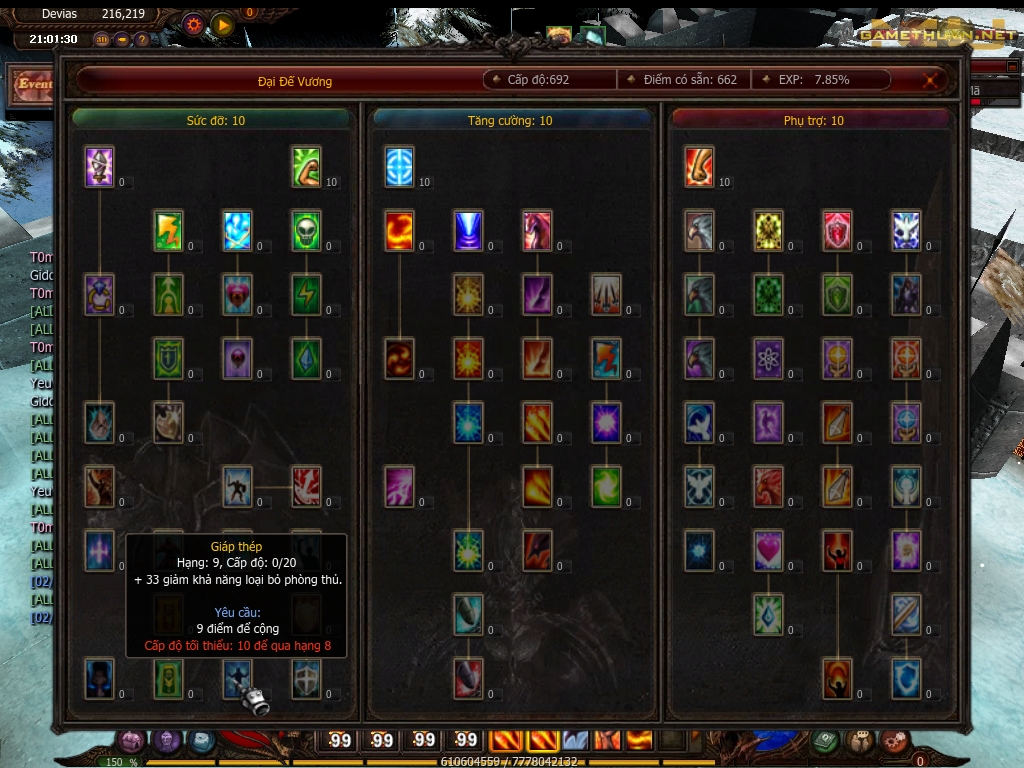Pick the atom symbol skill
The height and width of the screenshot is (768, 1024).
768,358
